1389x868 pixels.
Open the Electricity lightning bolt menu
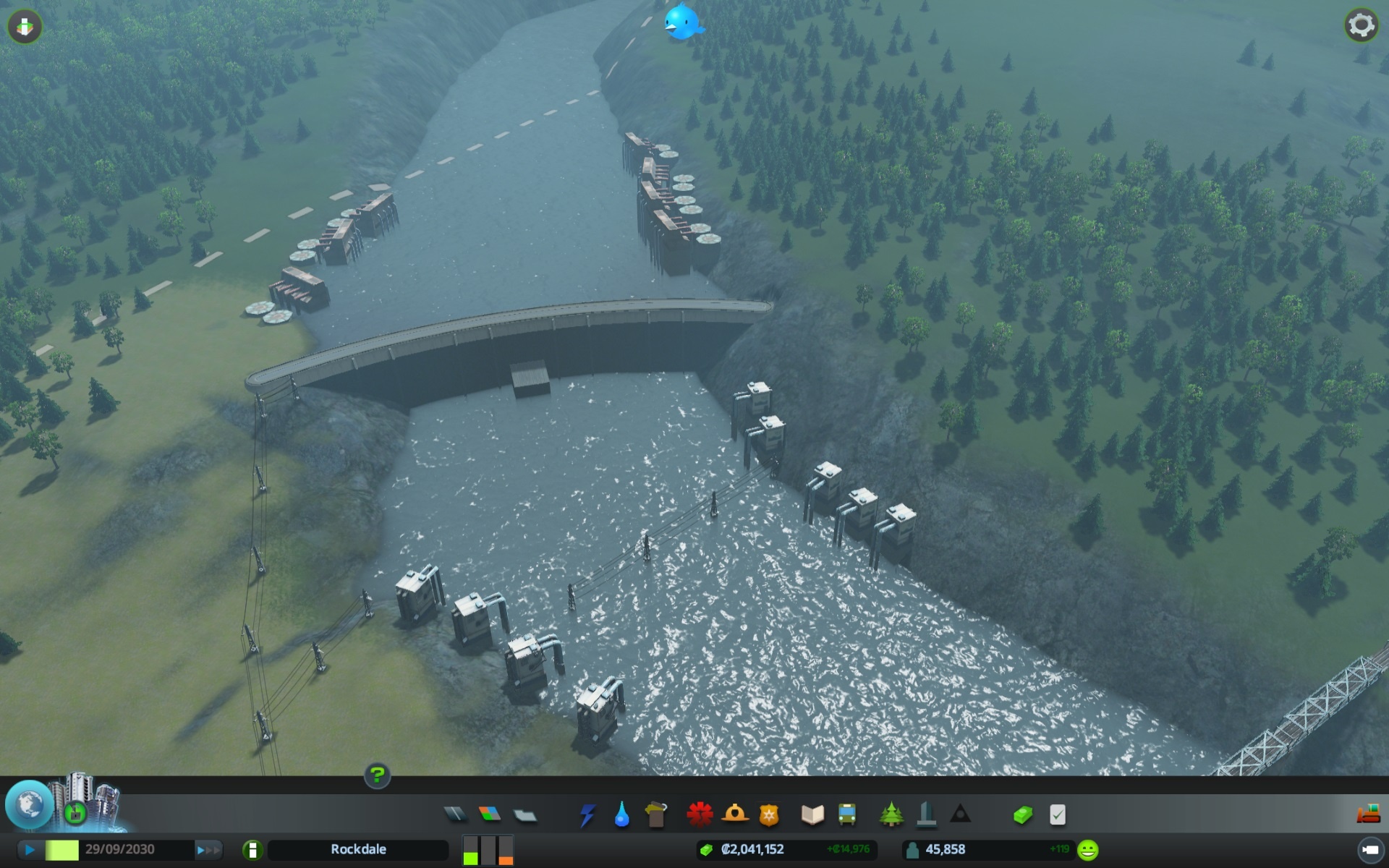[x=587, y=815]
